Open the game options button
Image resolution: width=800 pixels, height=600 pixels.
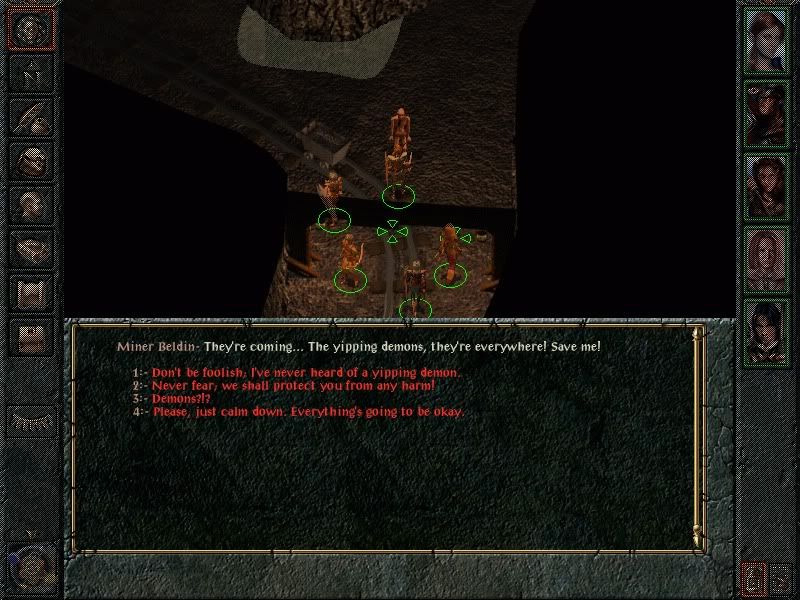[x=30, y=334]
